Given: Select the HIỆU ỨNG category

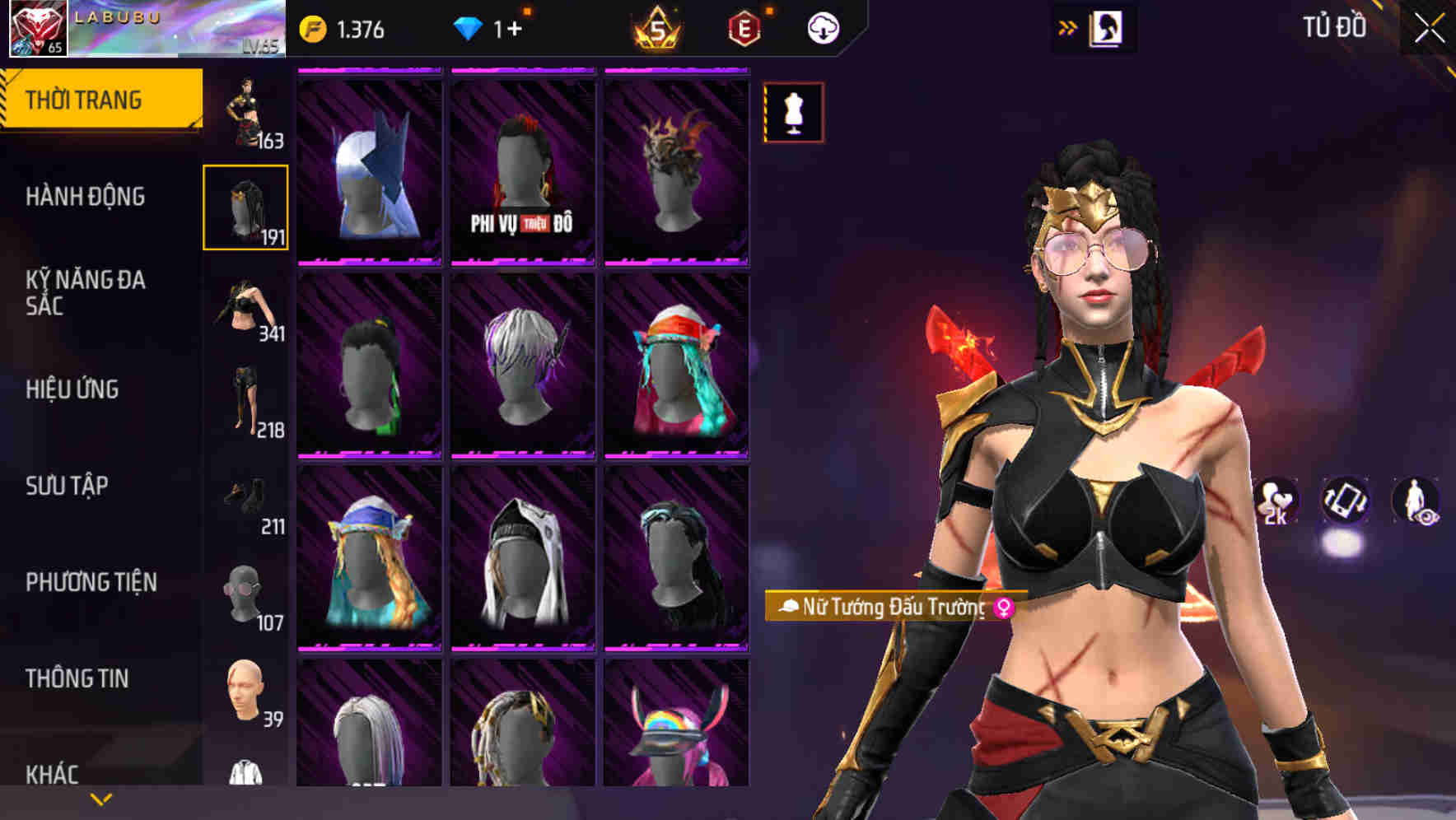Looking at the screenshot, I should pyautogui.click(x=72, y=390).
